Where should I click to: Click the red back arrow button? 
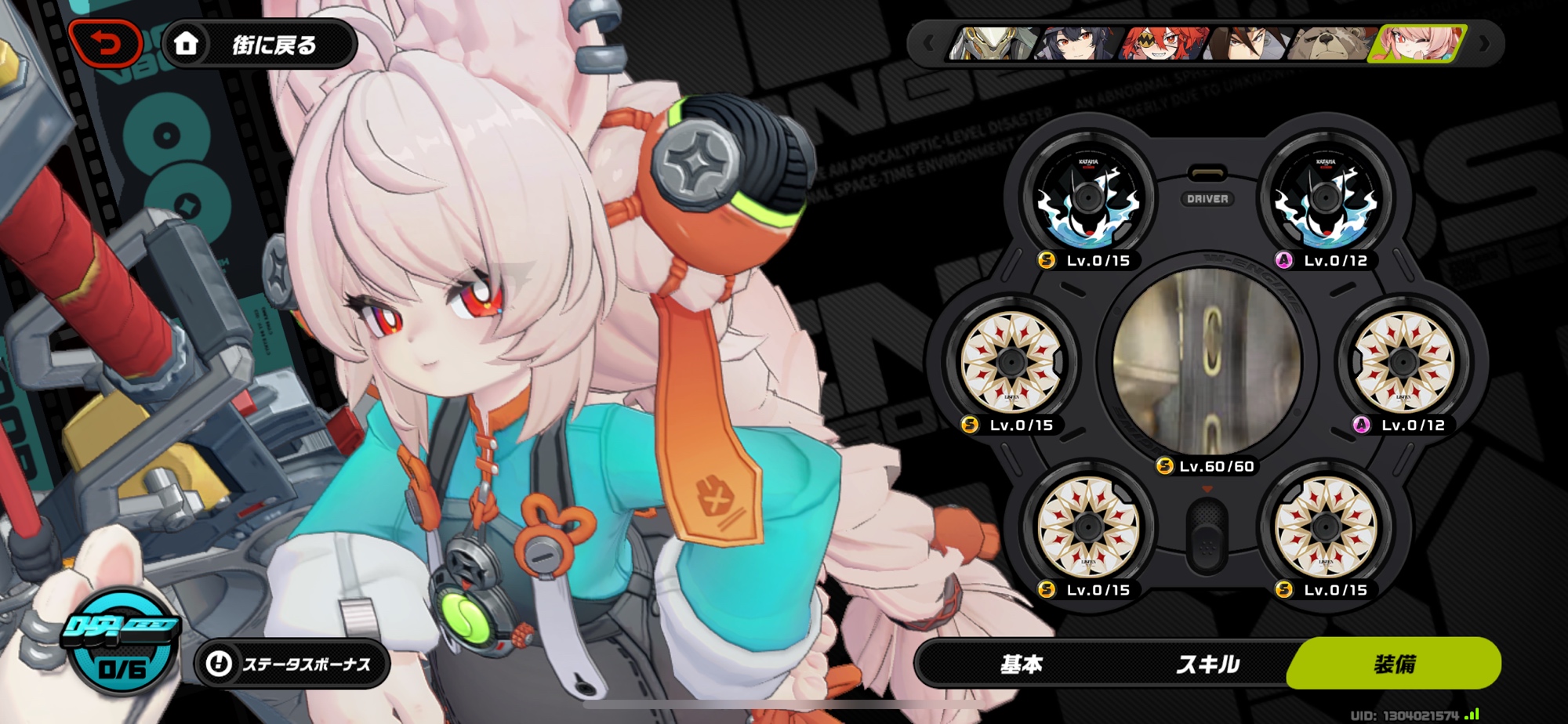point(105,44)
